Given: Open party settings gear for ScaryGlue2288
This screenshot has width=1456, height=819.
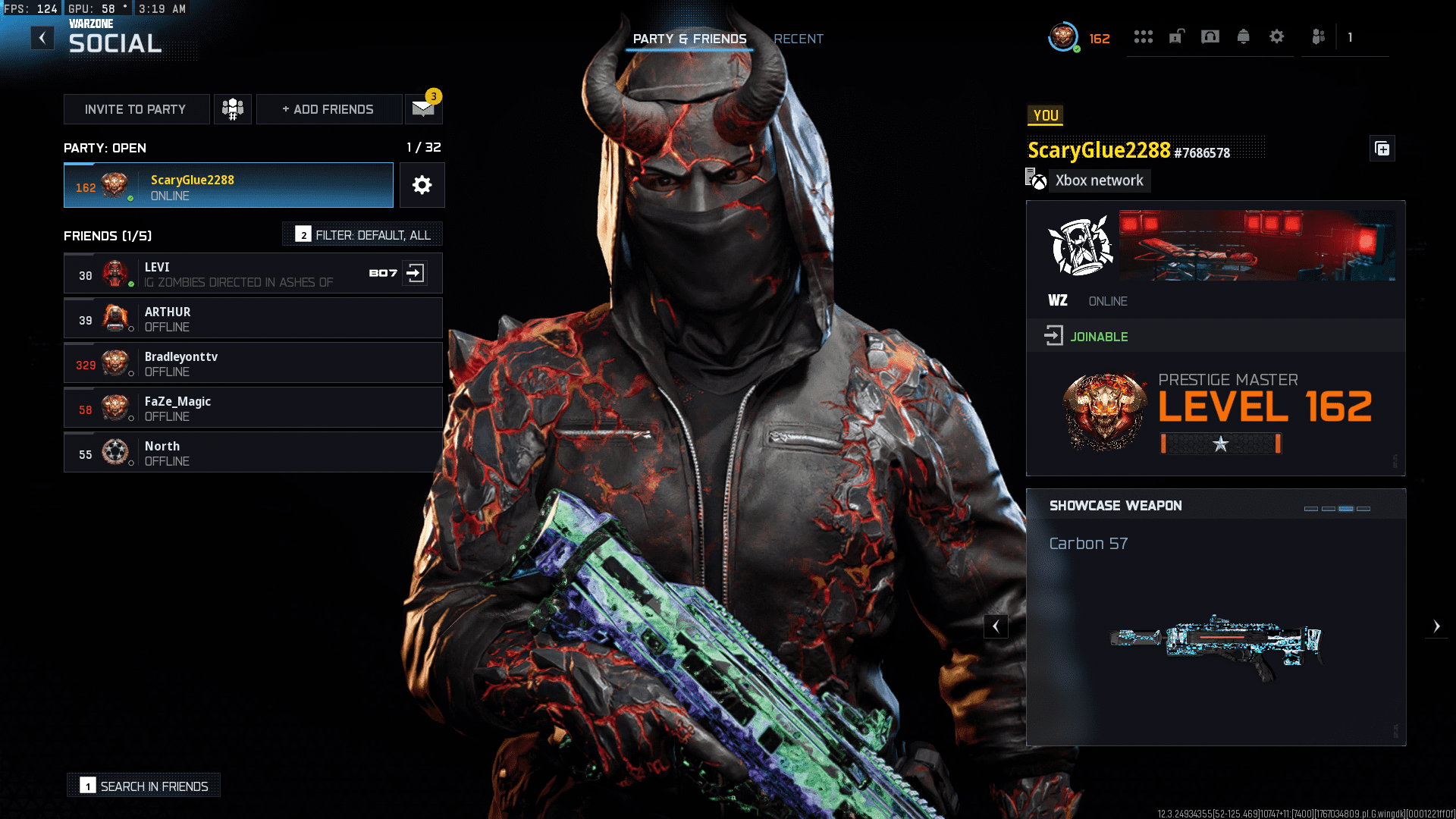Looking at the screenshot, I should point(422,185).
